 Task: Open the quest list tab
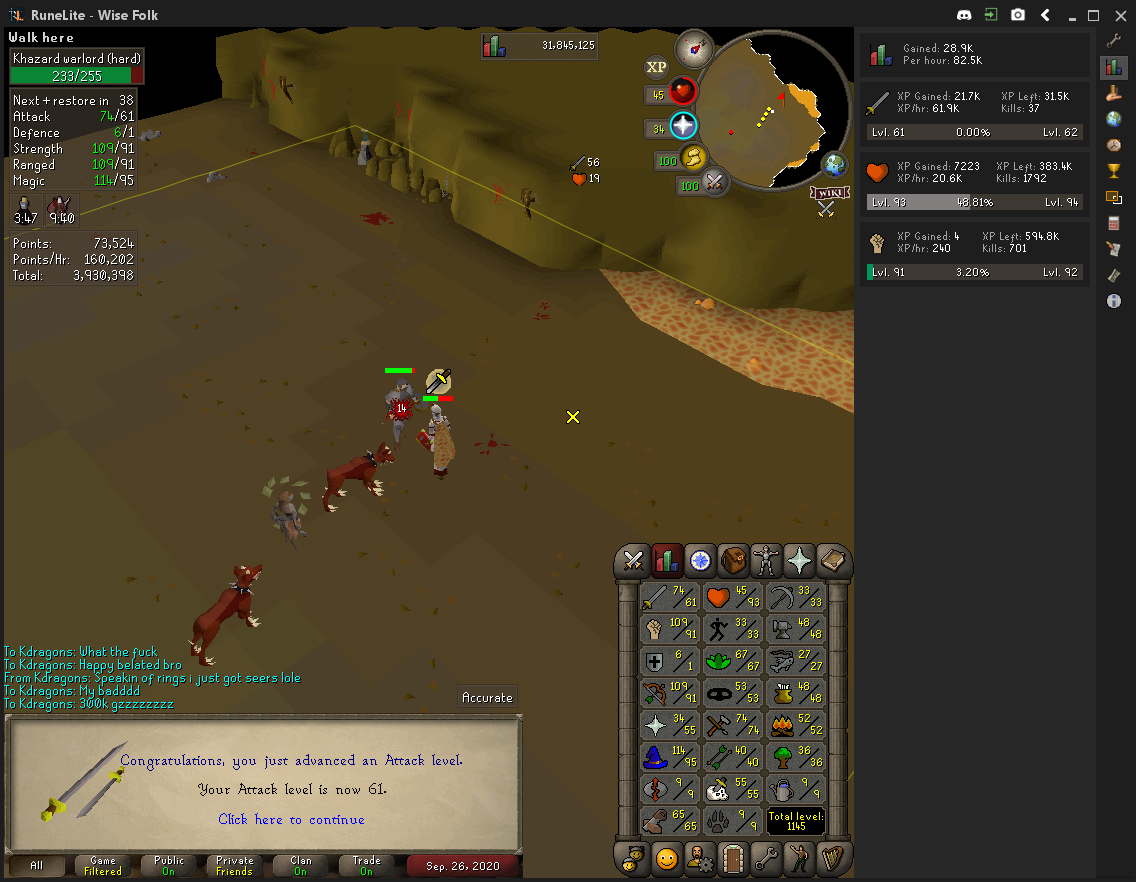699,561
